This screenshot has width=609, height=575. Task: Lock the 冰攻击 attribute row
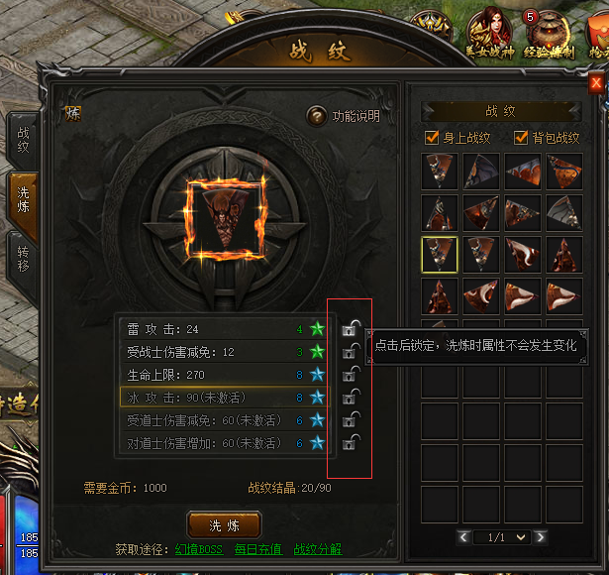point(350,396)
